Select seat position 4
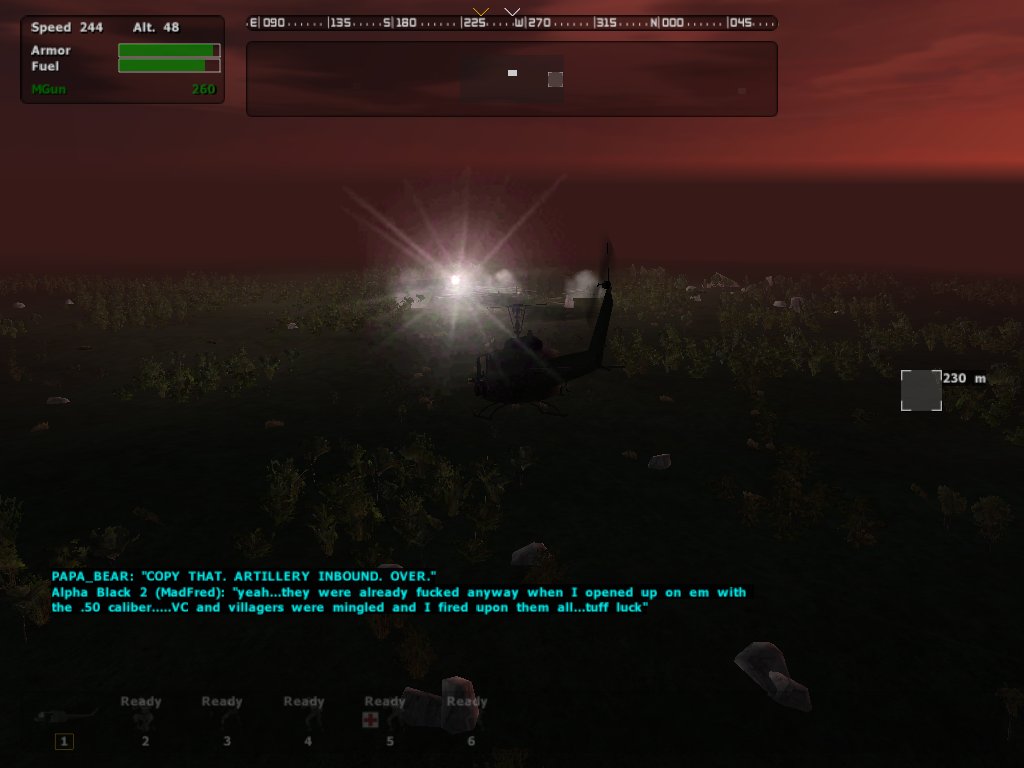 pos(307,722)
